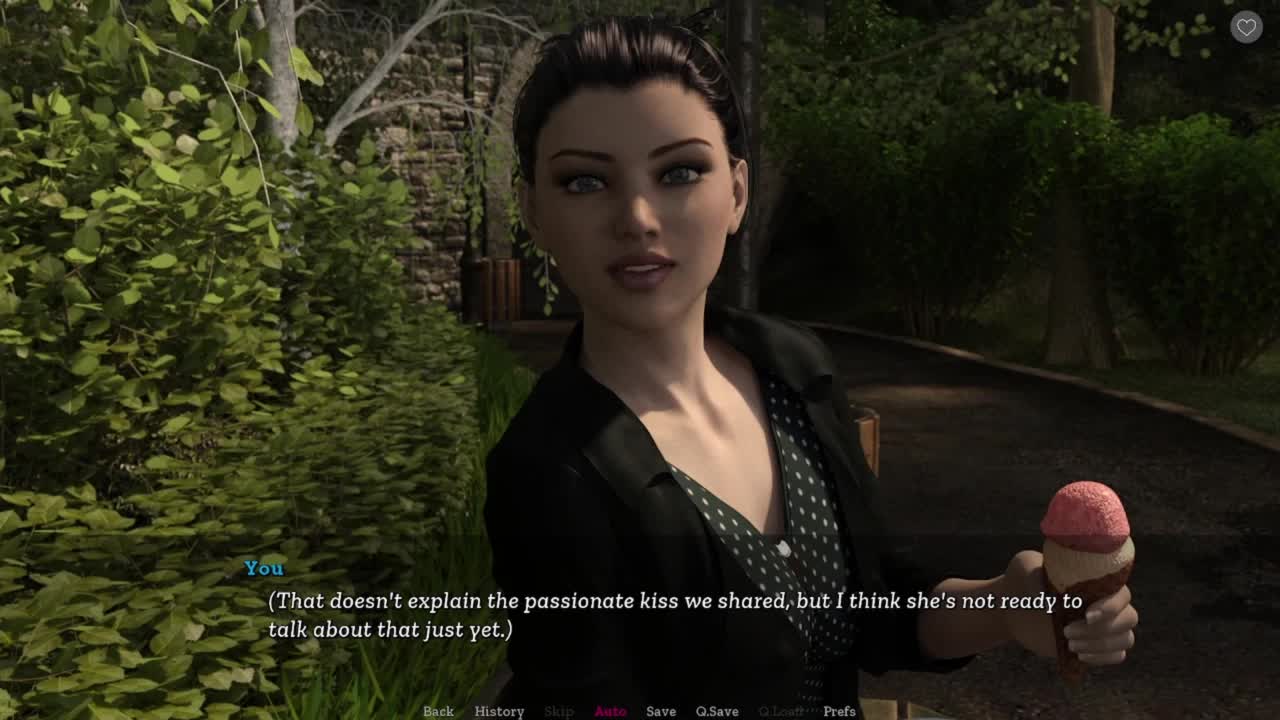1280x720 pixels.
Task: Quick load with Q.Load
Action: [x=781, y=711]
